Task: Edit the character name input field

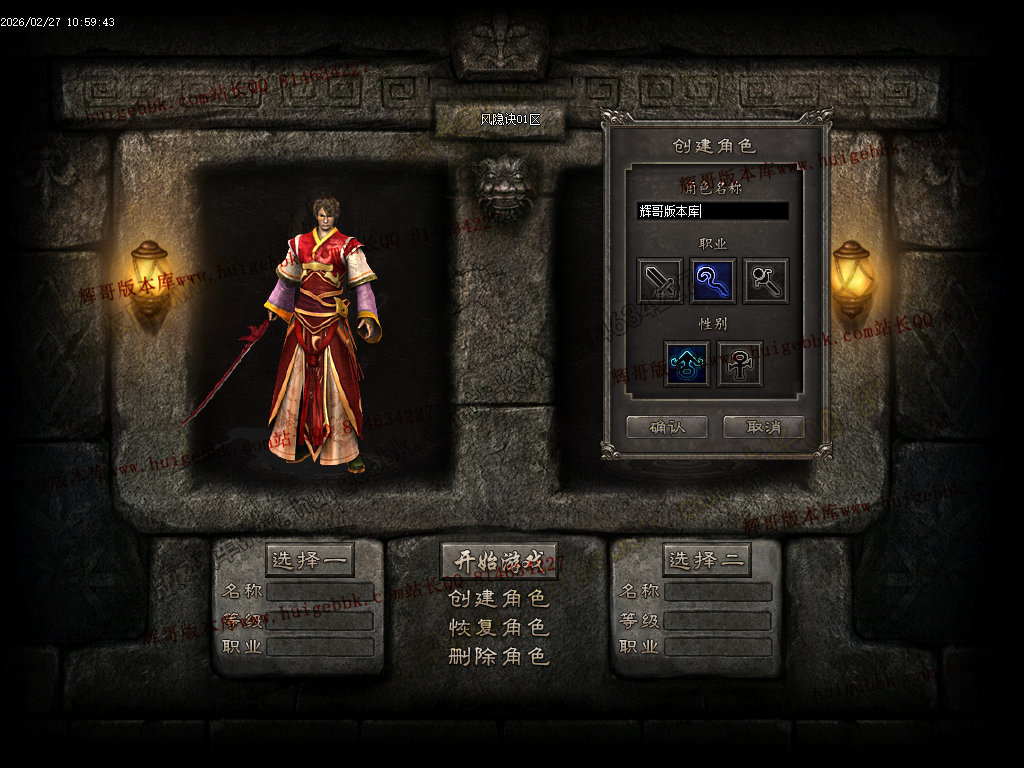Action: point(712,211)
